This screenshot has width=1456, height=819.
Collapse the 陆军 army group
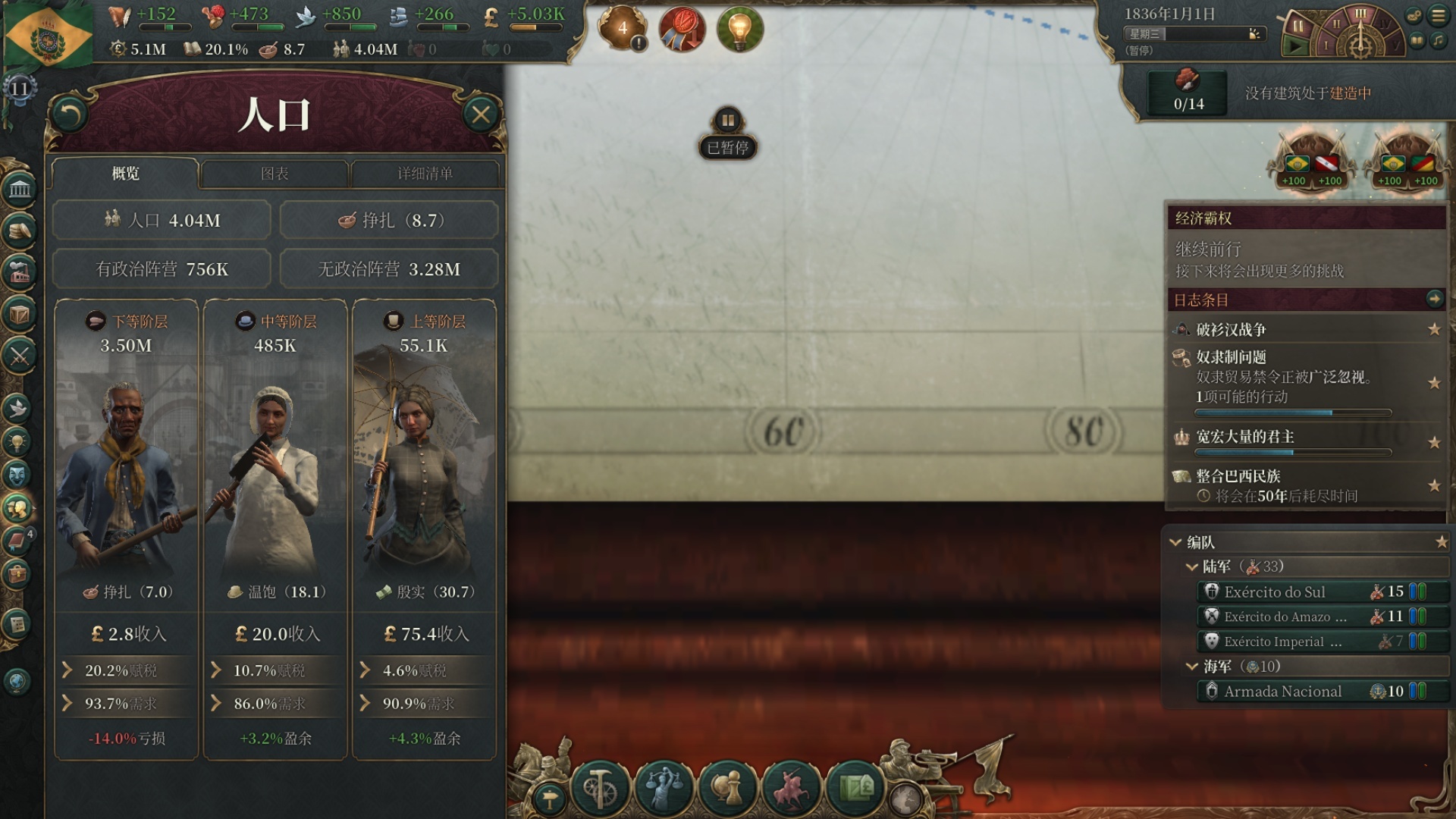(x=1192, y=567)
